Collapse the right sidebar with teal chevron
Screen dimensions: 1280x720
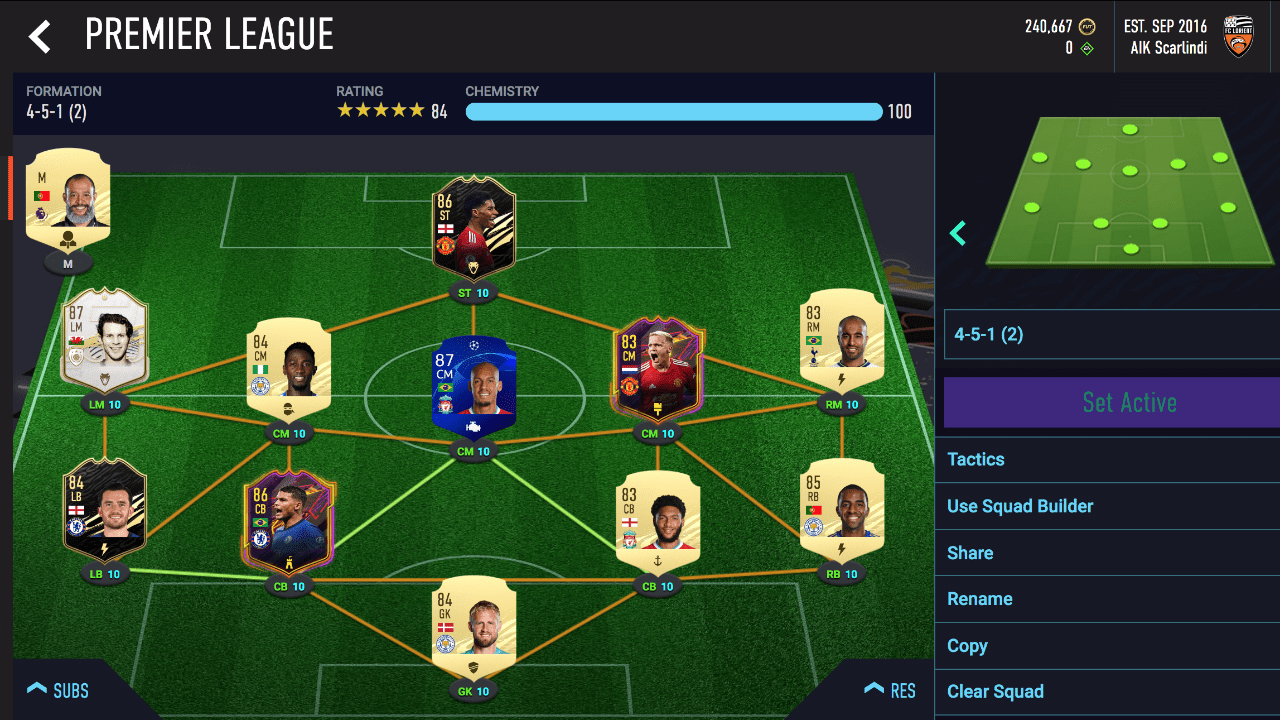[958, 233]
